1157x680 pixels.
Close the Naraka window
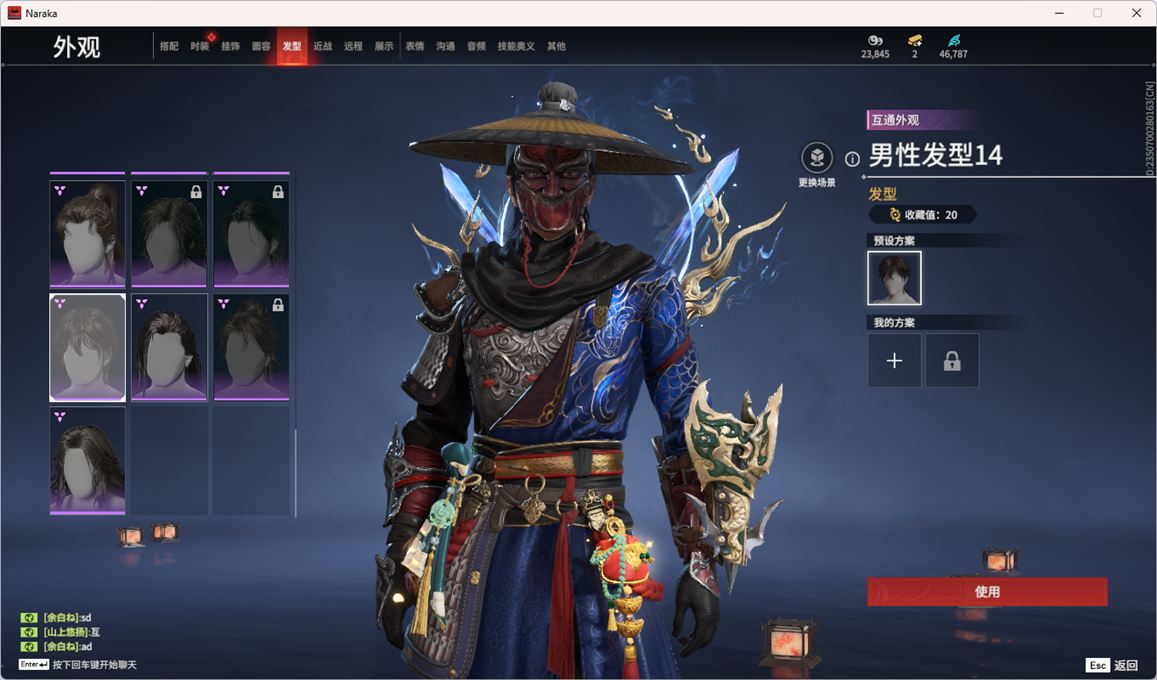click(x=1136, y=13)
